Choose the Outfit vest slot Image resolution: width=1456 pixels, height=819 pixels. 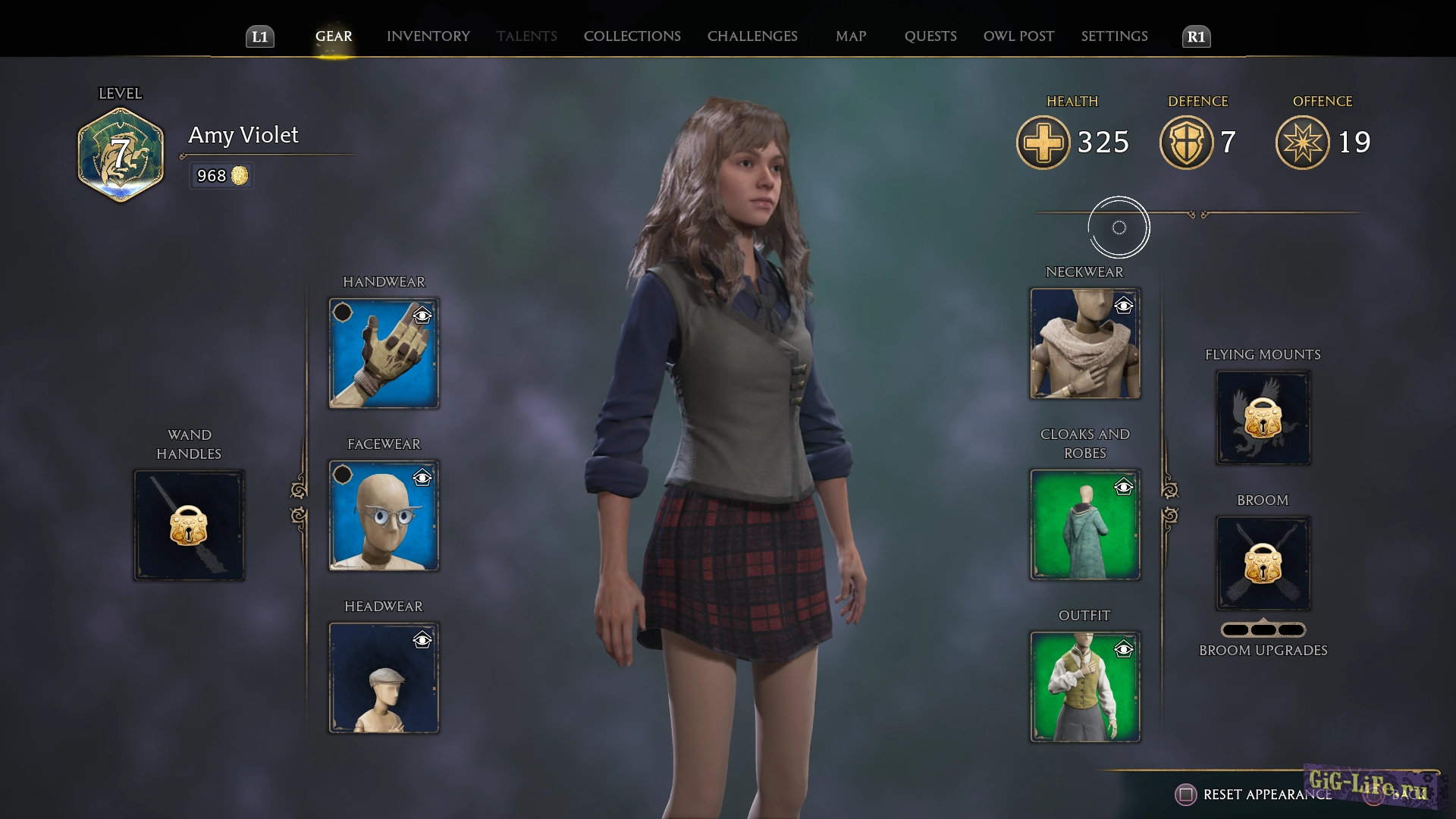click(1084, 687)
